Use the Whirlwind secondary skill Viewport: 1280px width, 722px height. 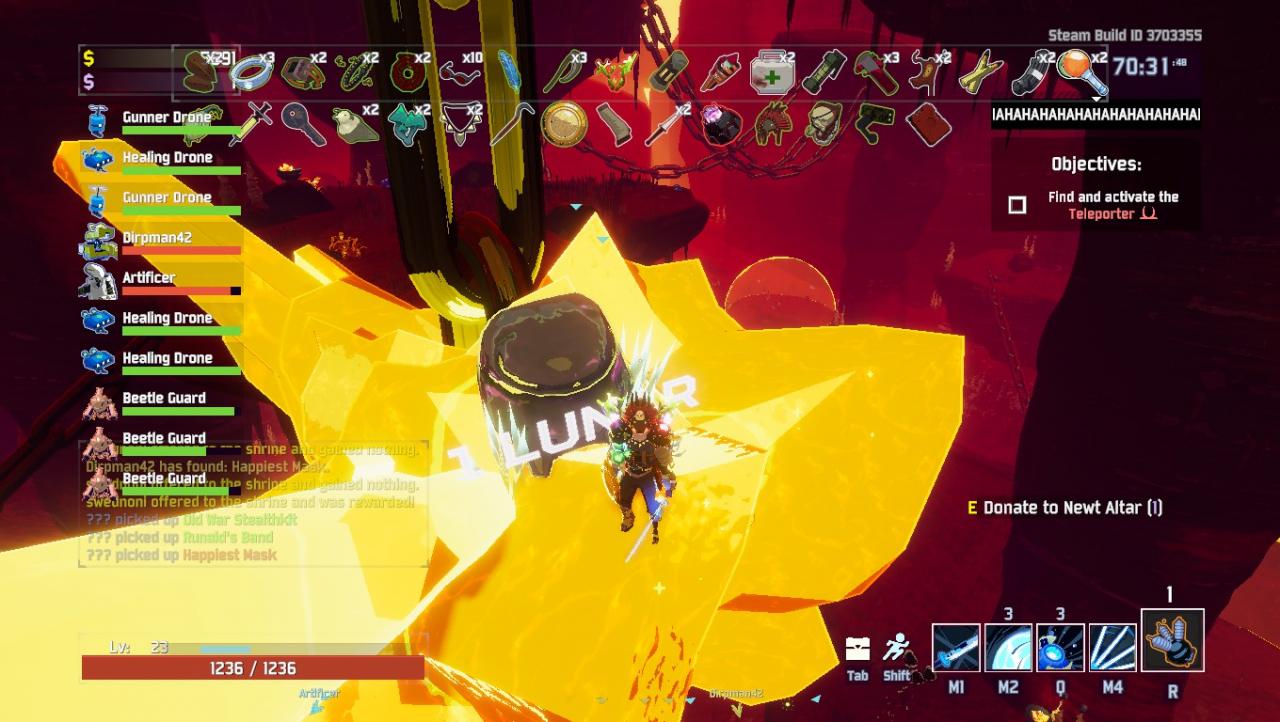pyautogui.click(x=1008, y=647)
